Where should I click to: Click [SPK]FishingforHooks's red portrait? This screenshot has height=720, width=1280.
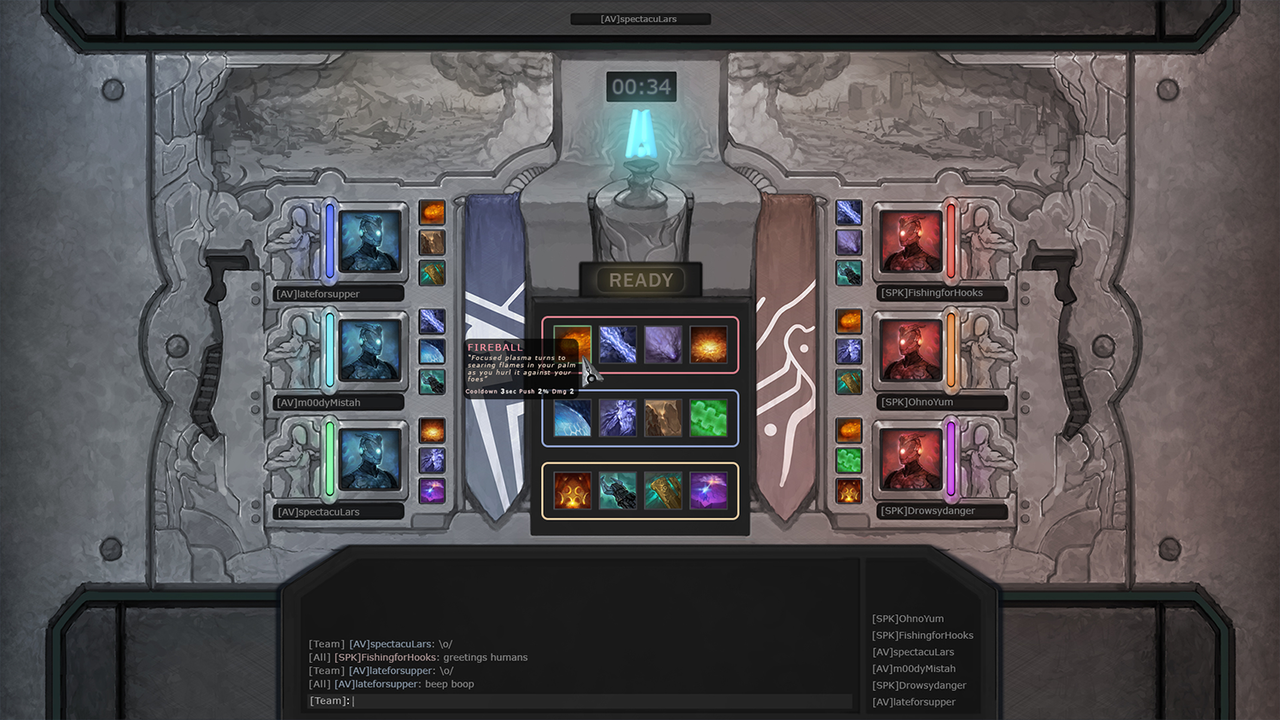(911, 242)
